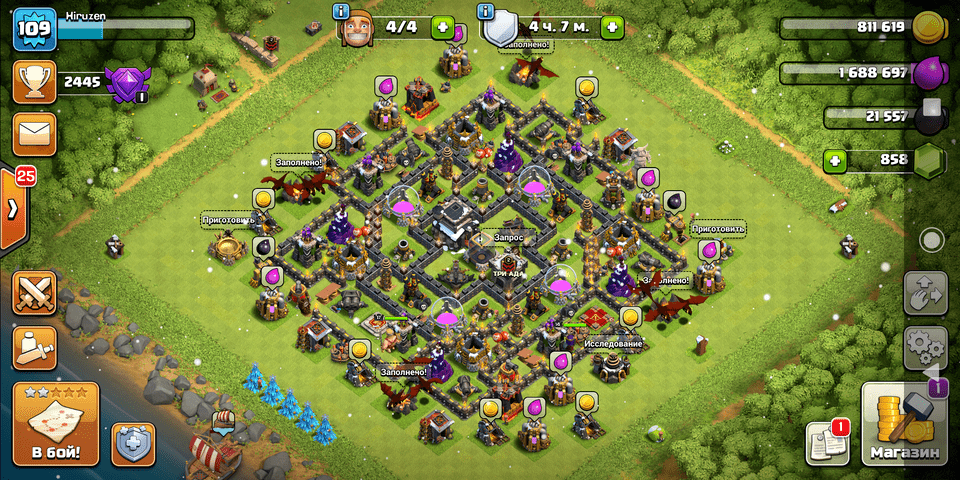Expand the side chat panel arrow
The width and height of the screenshot is (960, 480).
point(13,209)
